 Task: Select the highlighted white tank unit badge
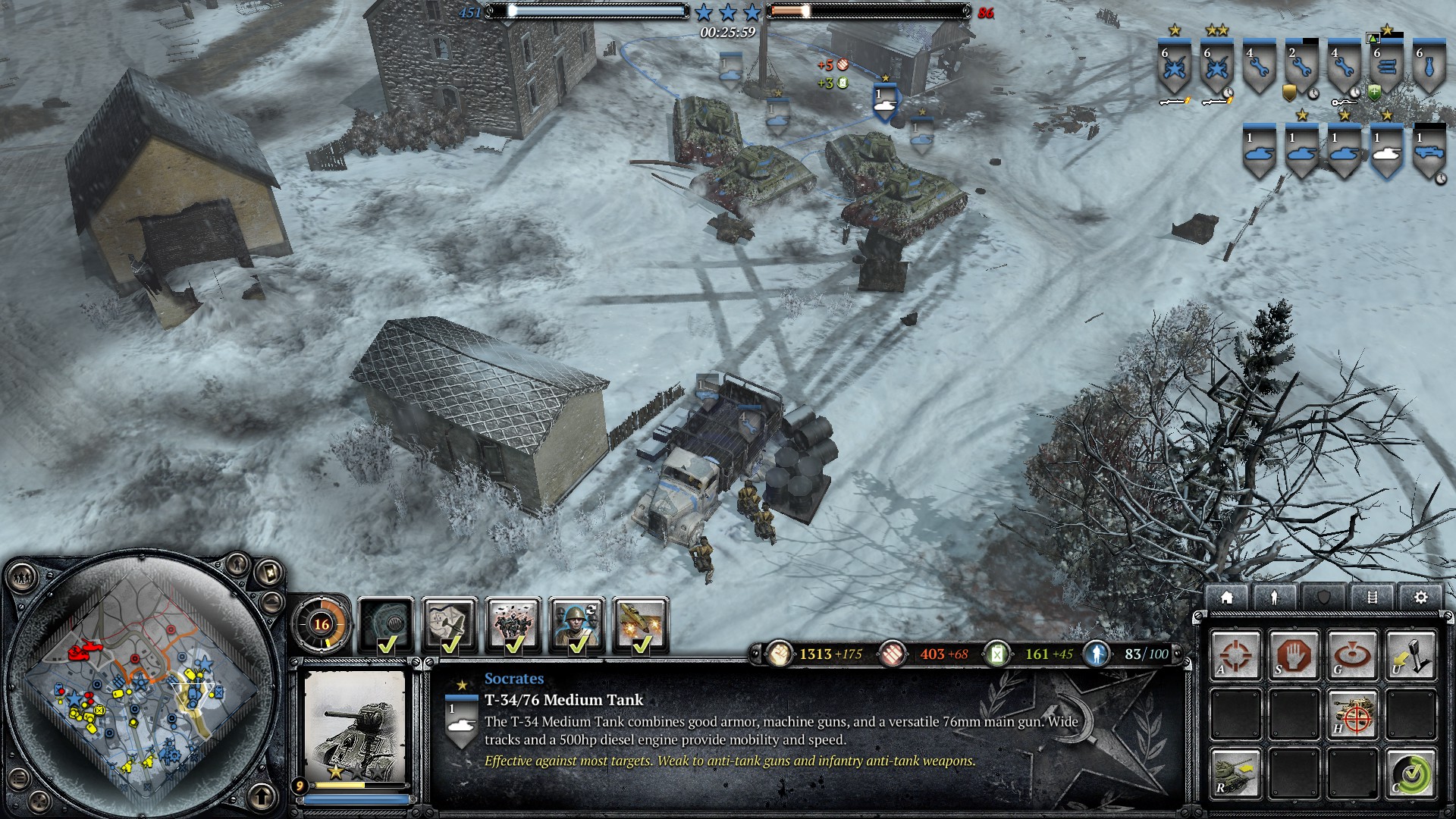[x=1386, y=152]
